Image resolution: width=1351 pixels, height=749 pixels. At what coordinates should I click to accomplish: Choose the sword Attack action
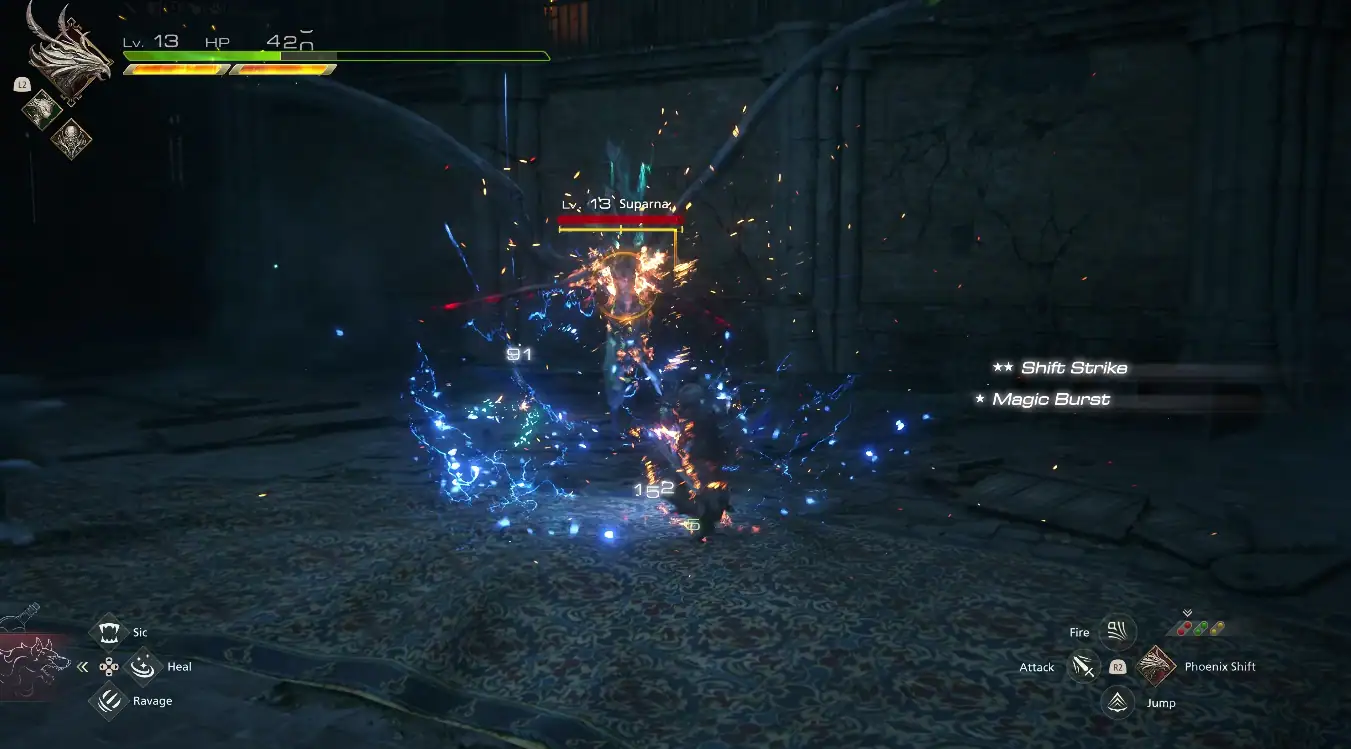click(x=1083, y=666)
